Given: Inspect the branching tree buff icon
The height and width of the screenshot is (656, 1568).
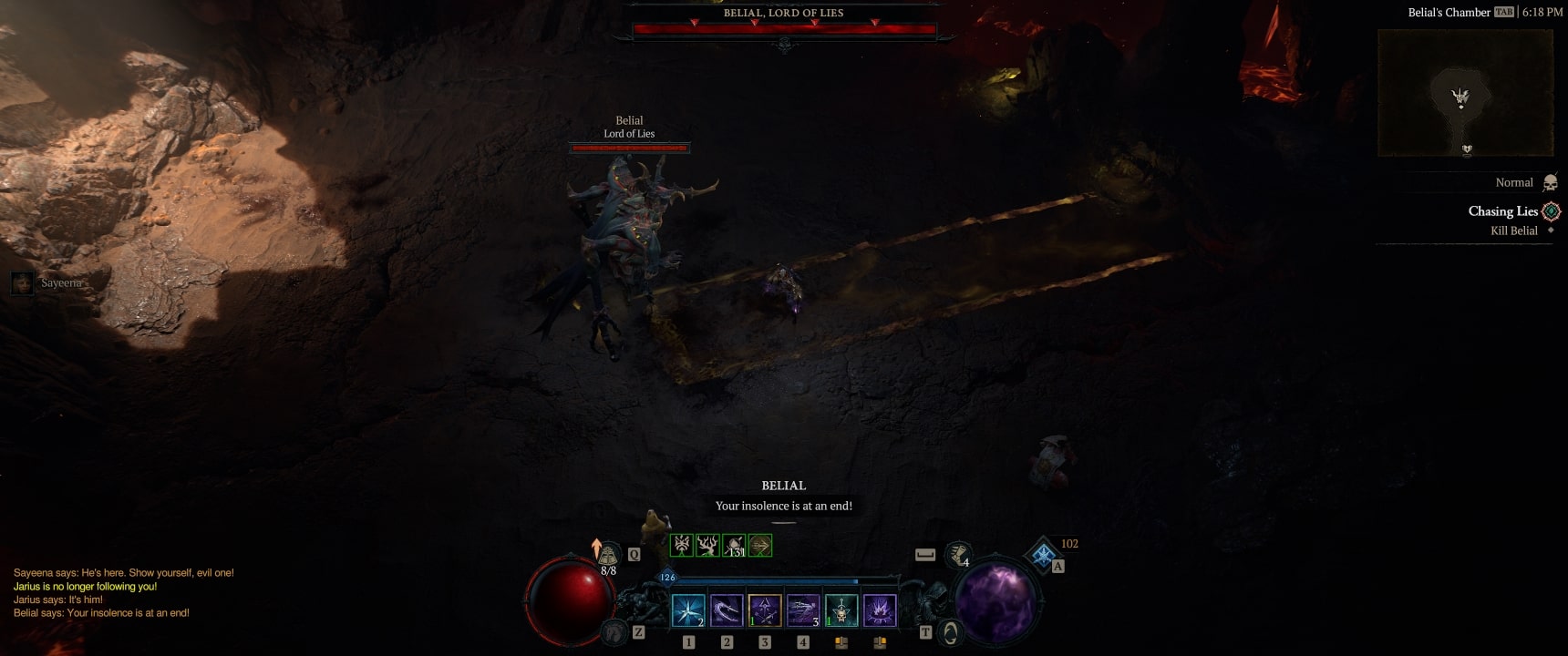Looking at the screenshot, I should pos(707,545).
